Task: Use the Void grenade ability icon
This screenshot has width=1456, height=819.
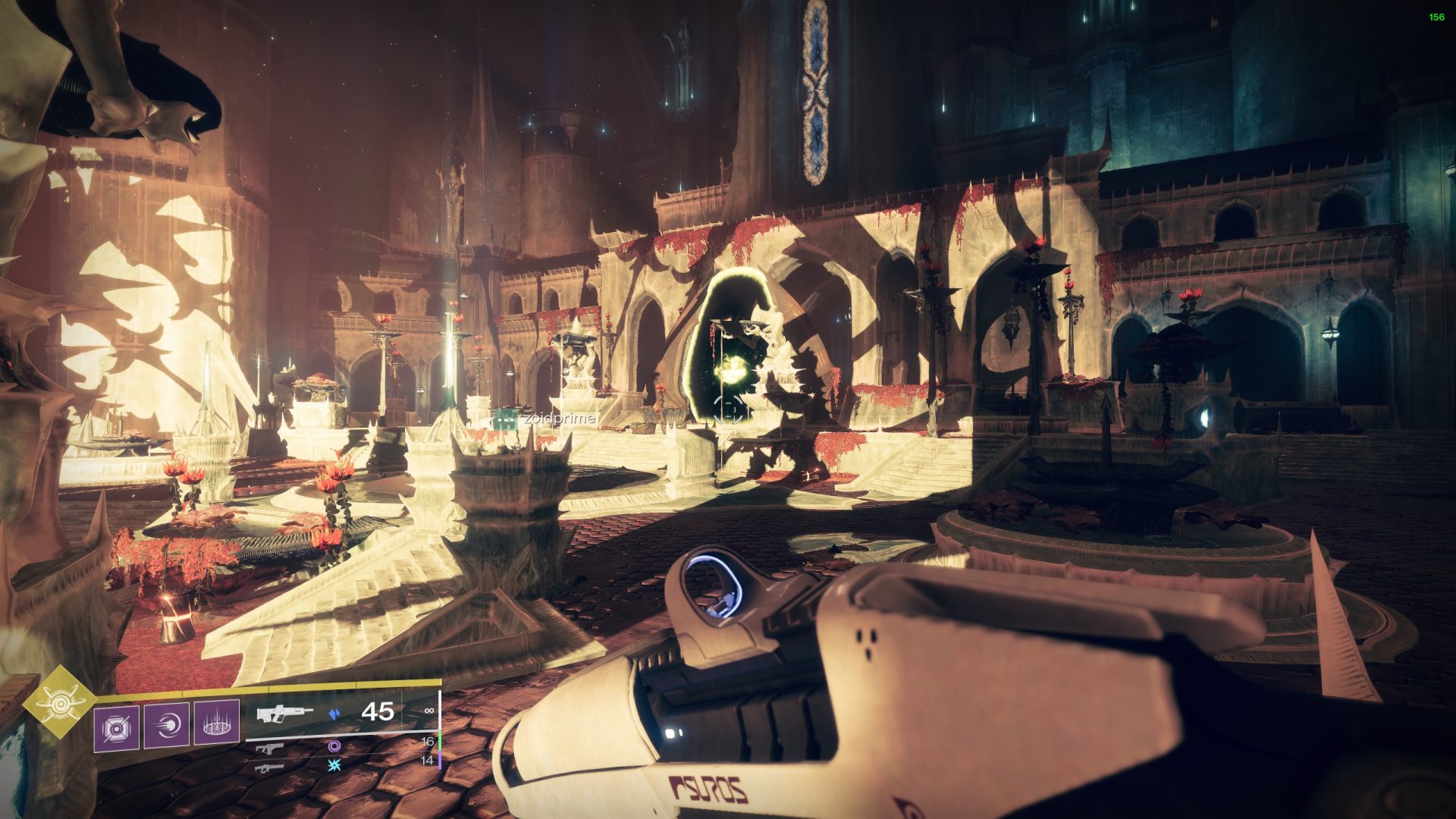Action: pos(117,728)
